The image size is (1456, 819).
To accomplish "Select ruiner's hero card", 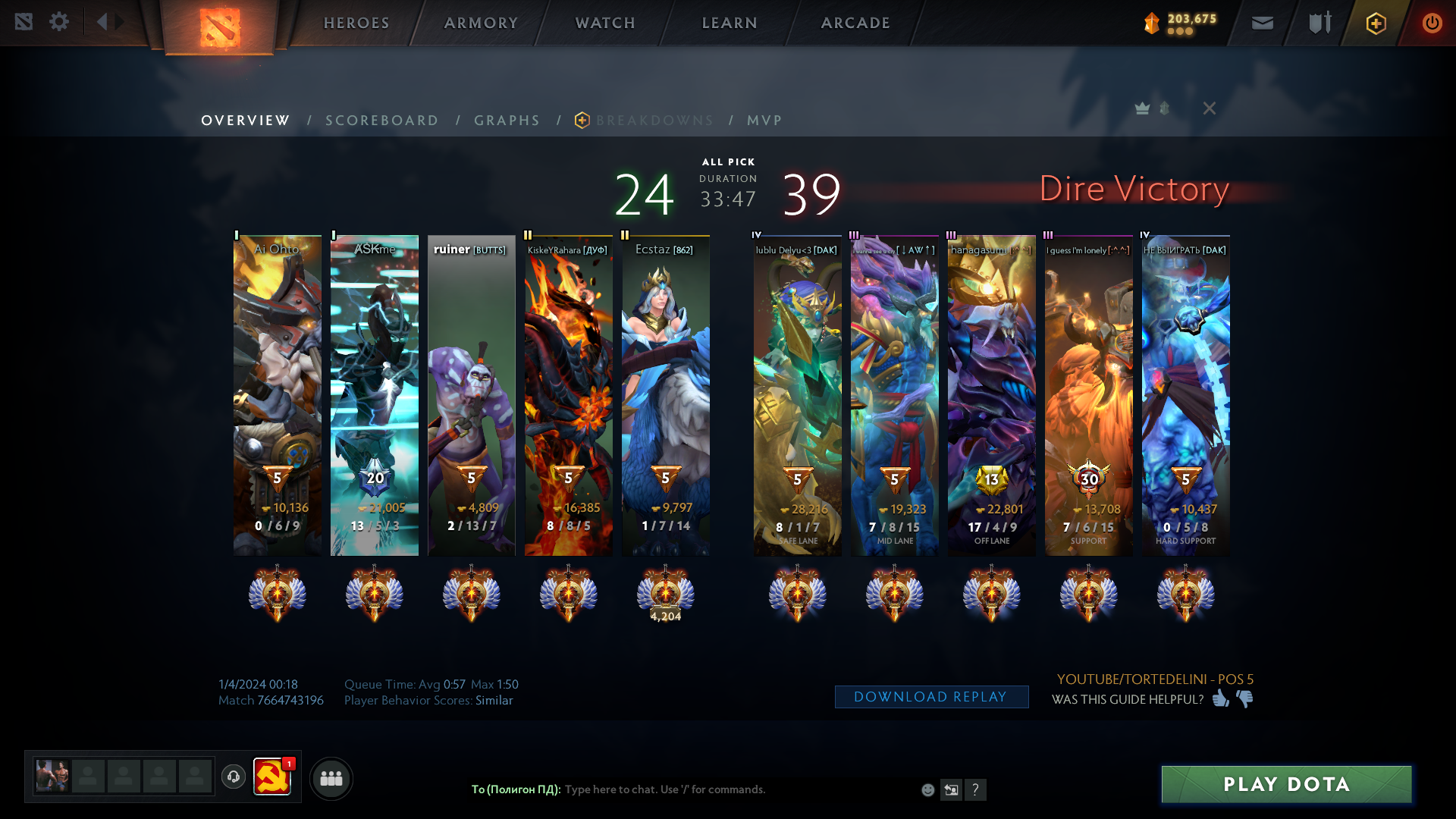I will pyautogui.click(x=471, y=394).
